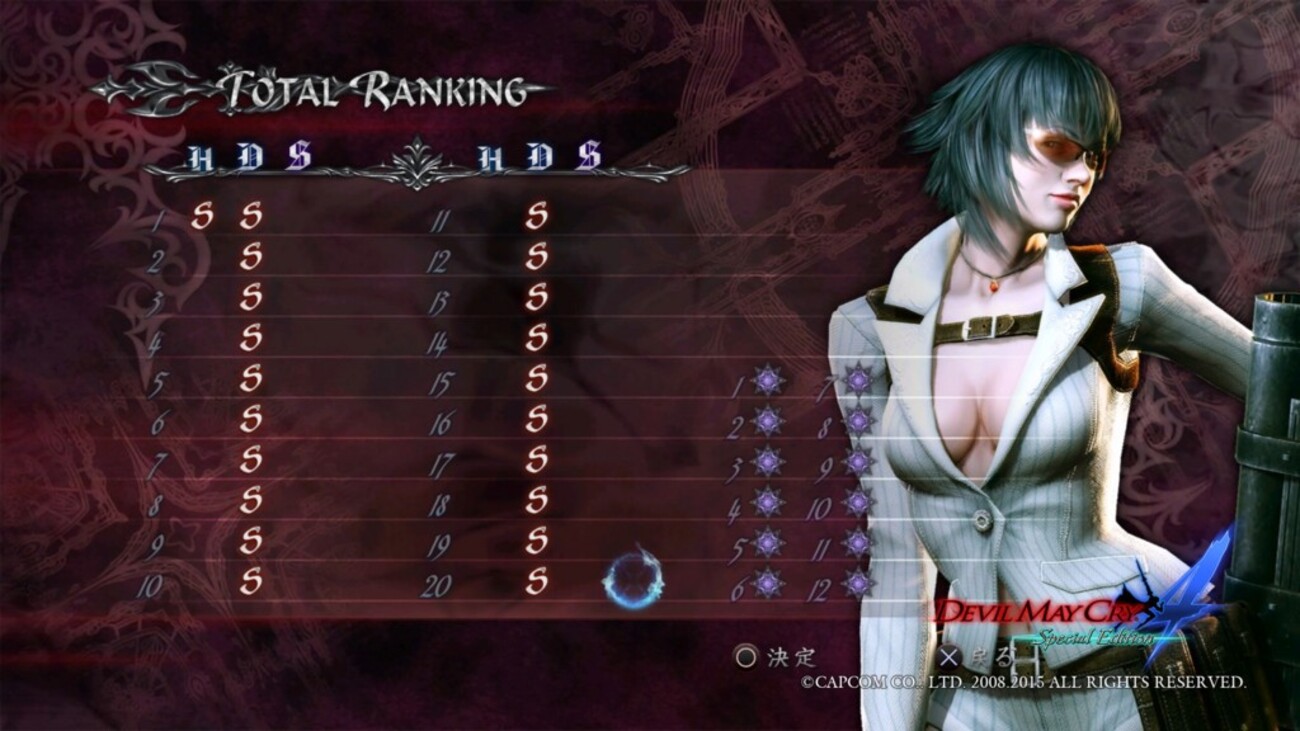This screenshot has height=731, width=1300.
Task: Pick secret mission 12 emblem
Action: [858, 583]
